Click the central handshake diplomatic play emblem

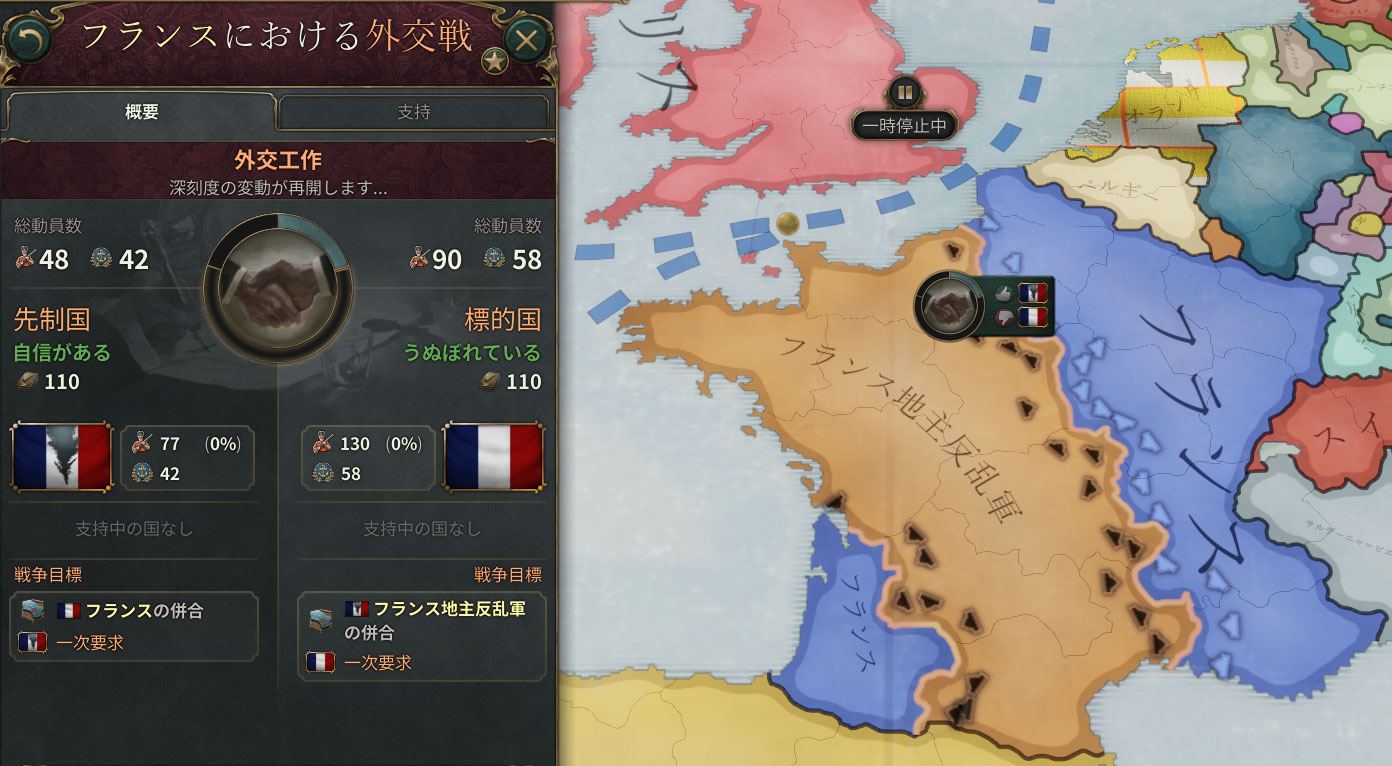277,291
